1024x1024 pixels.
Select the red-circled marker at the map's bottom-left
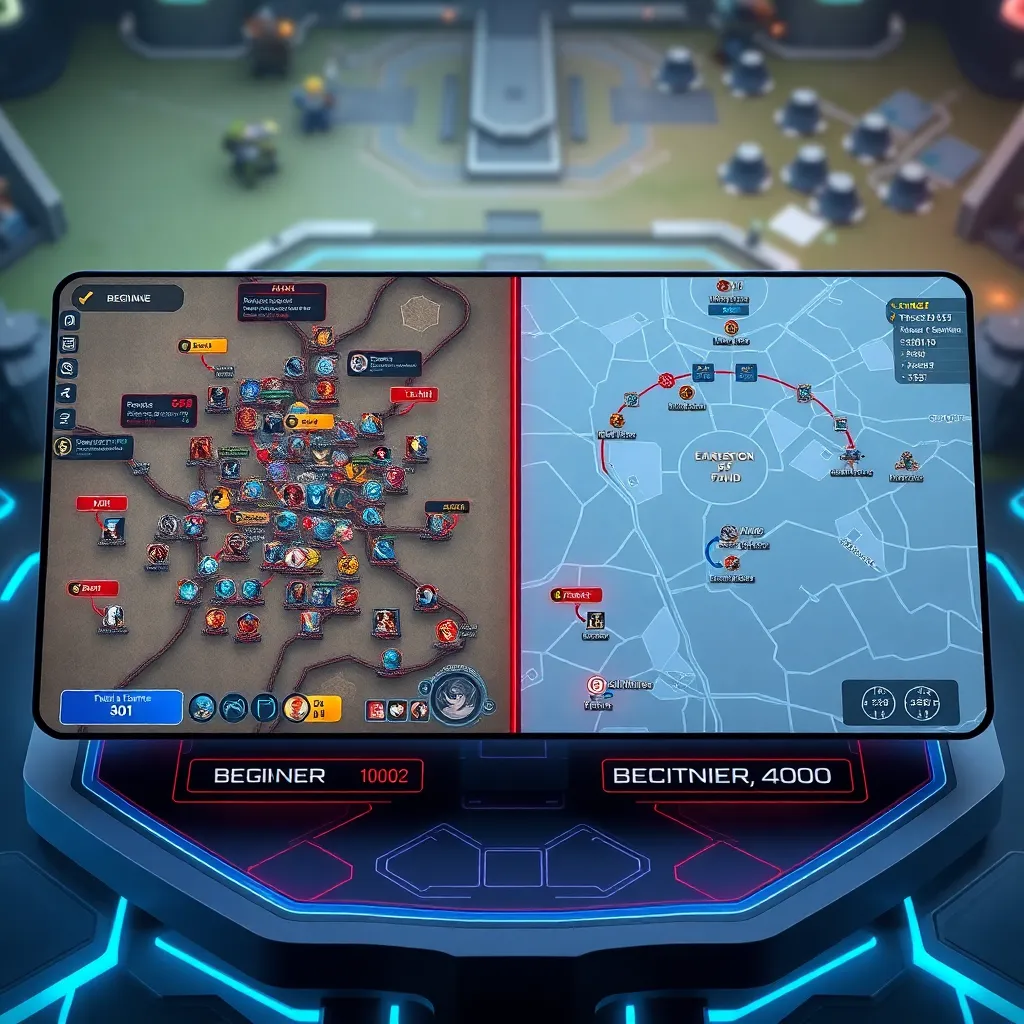pos(597,685)
